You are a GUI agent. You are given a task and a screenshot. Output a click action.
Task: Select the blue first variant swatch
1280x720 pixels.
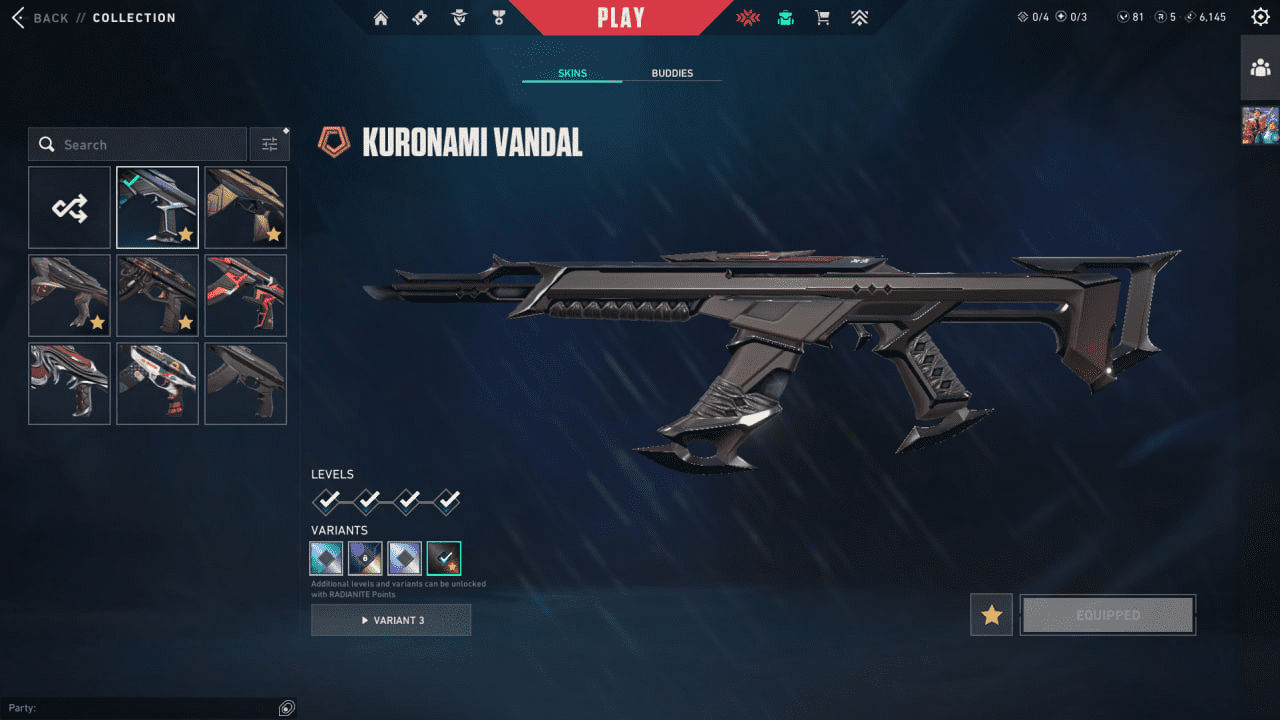[x=326, y=557]
